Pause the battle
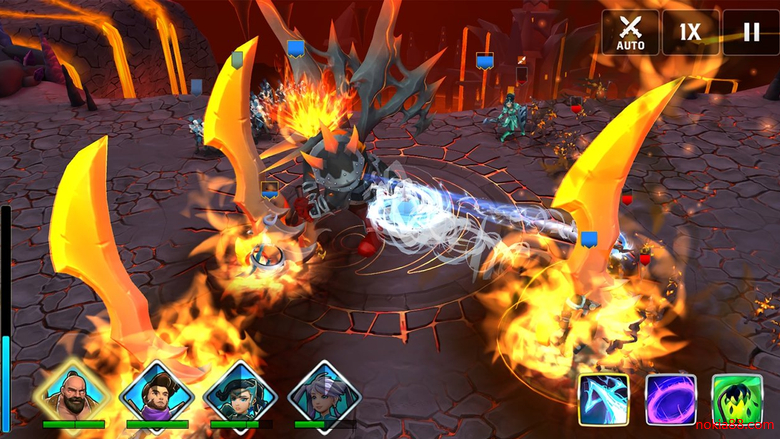Viewport: 780px width, 439px height. 750,32
